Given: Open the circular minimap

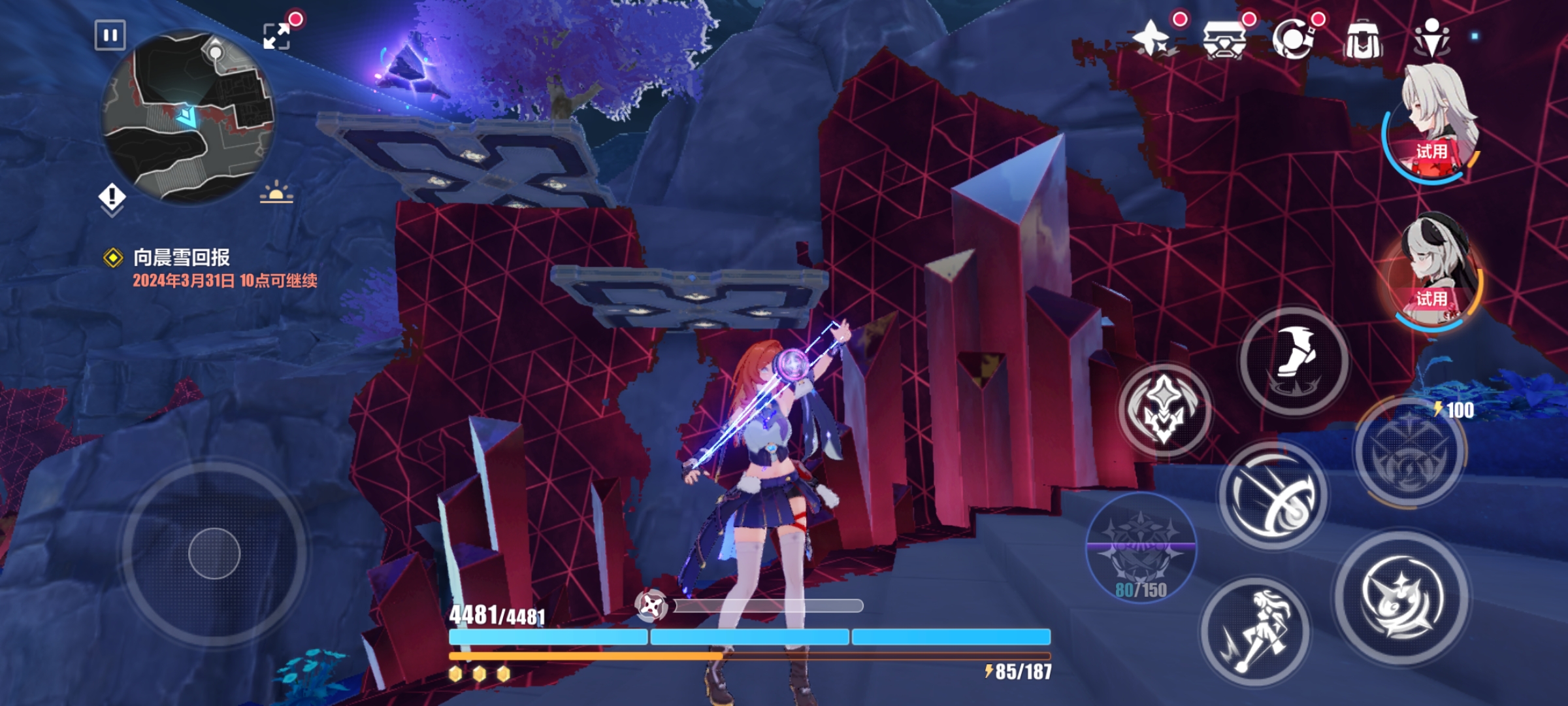Looking at the screenshot, I should pyautogui.click(x=188, y=116).
